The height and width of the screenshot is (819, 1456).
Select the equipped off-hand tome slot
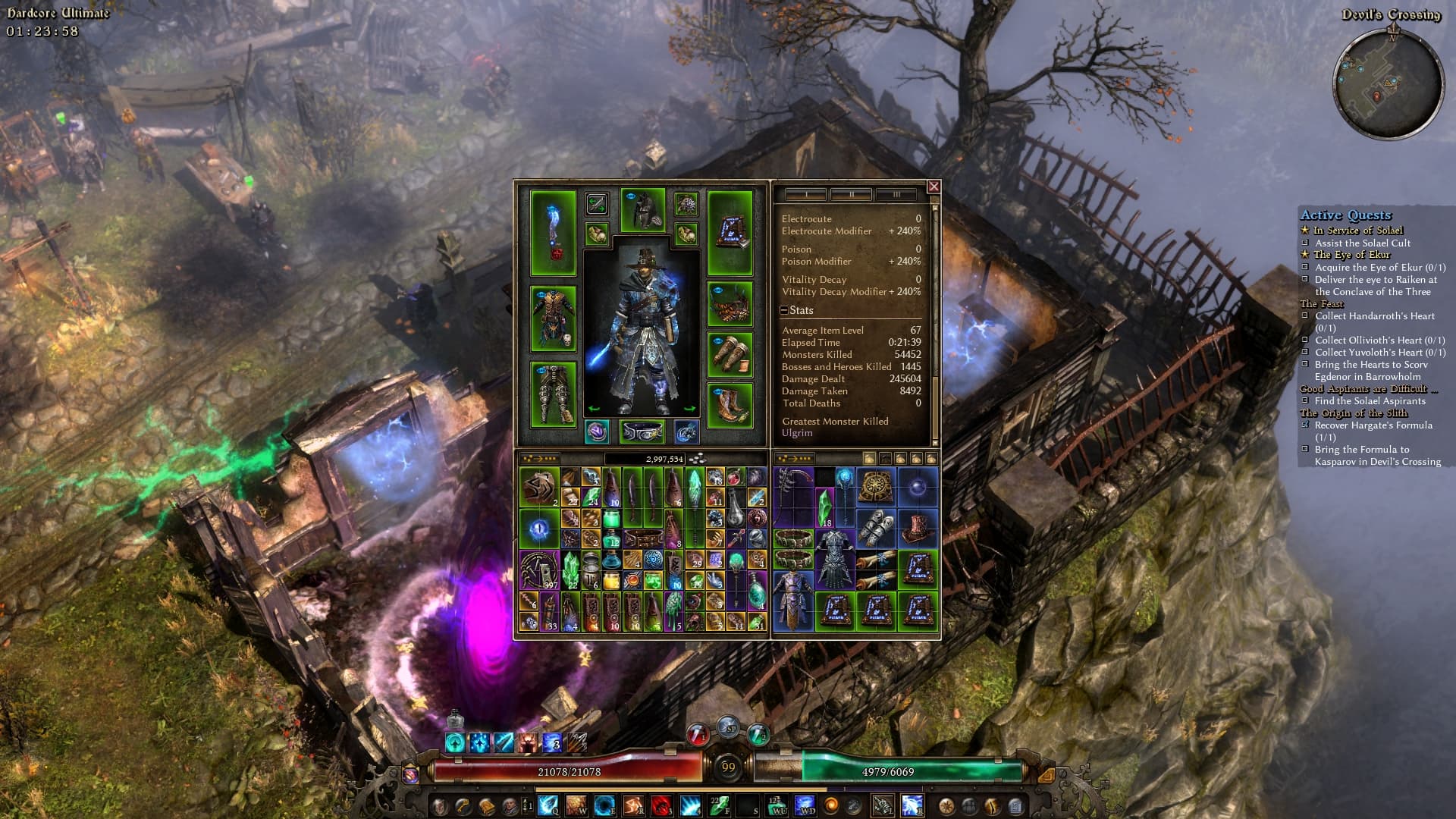(x=730, y=232)
